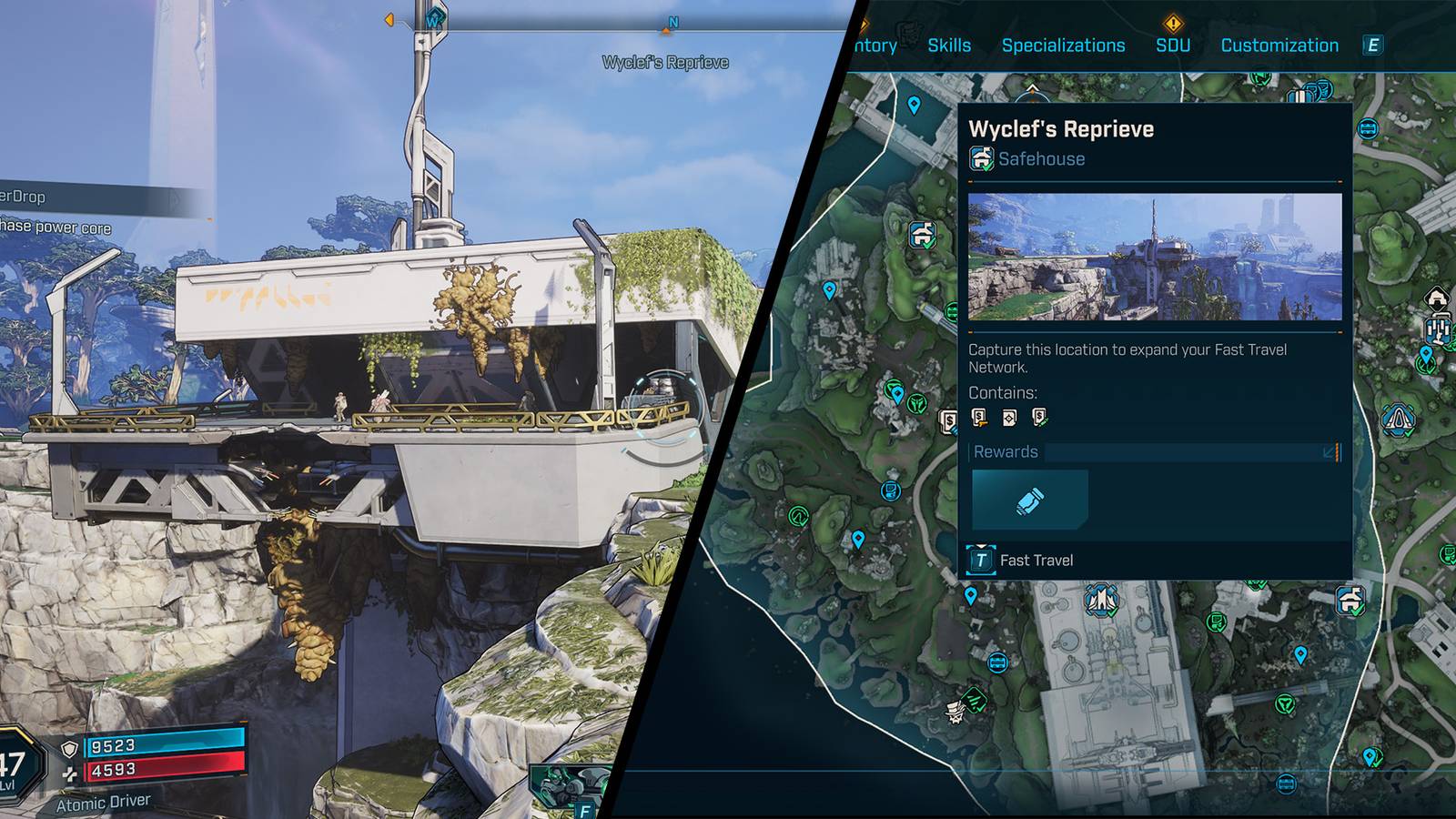Screen dimensions: 1456x819
Task: Click the E key icon next to Customization
Action: 1374,45
